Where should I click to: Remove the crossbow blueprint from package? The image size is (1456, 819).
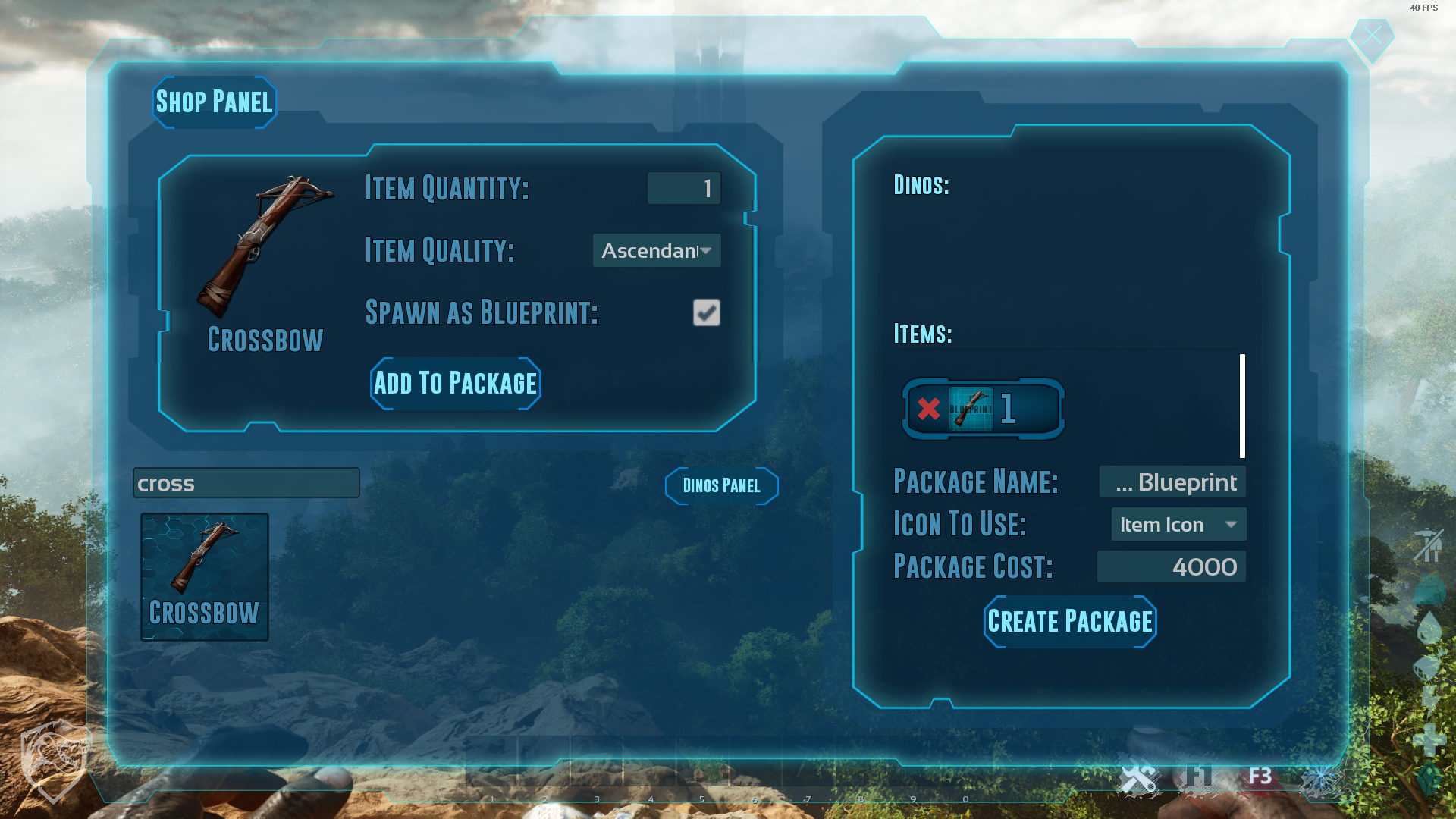(929, 409)
